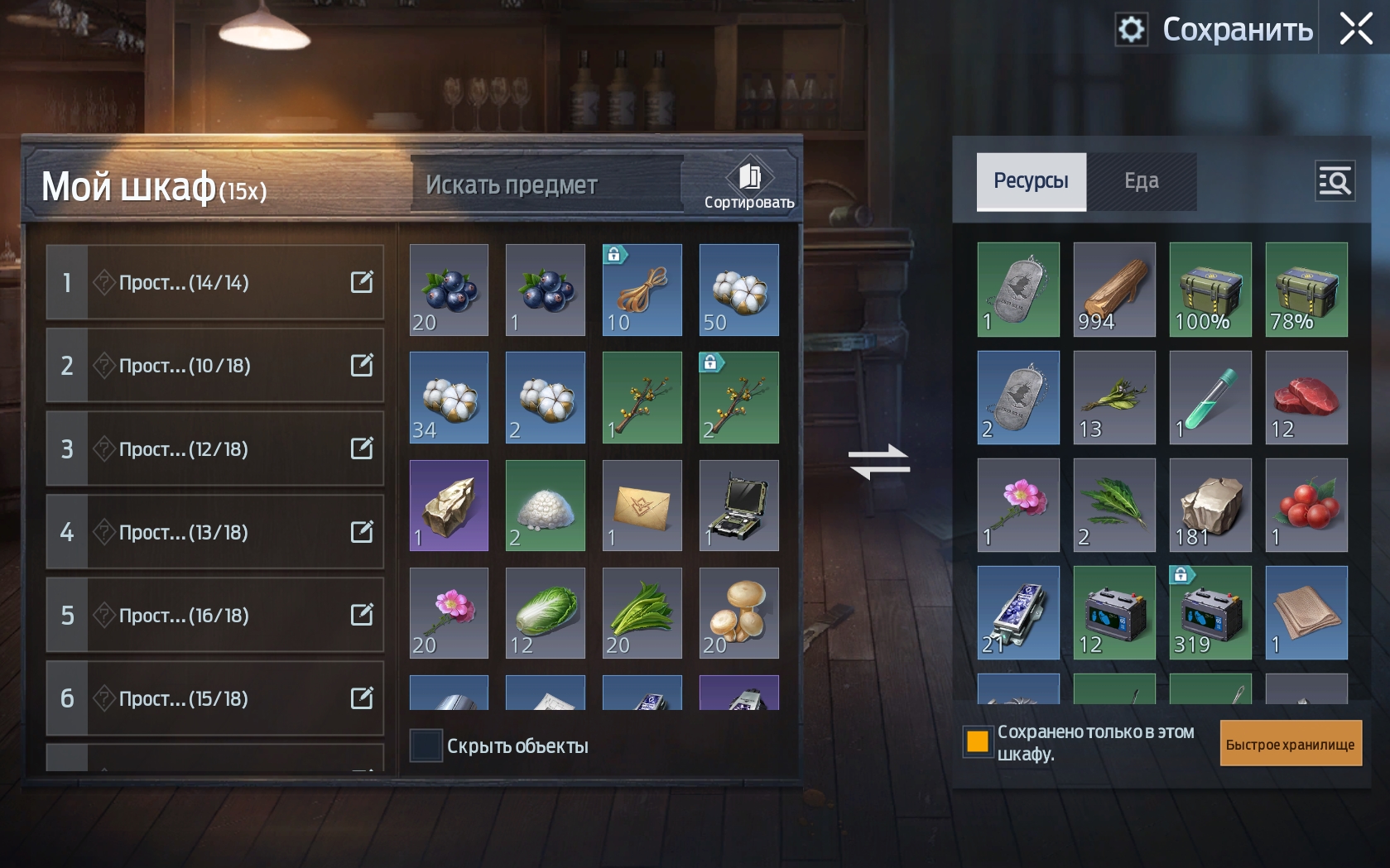This screenshot has height=868, width=1390.
Task: Choose the cabbage stack of 12
Action: click(545, 613)
